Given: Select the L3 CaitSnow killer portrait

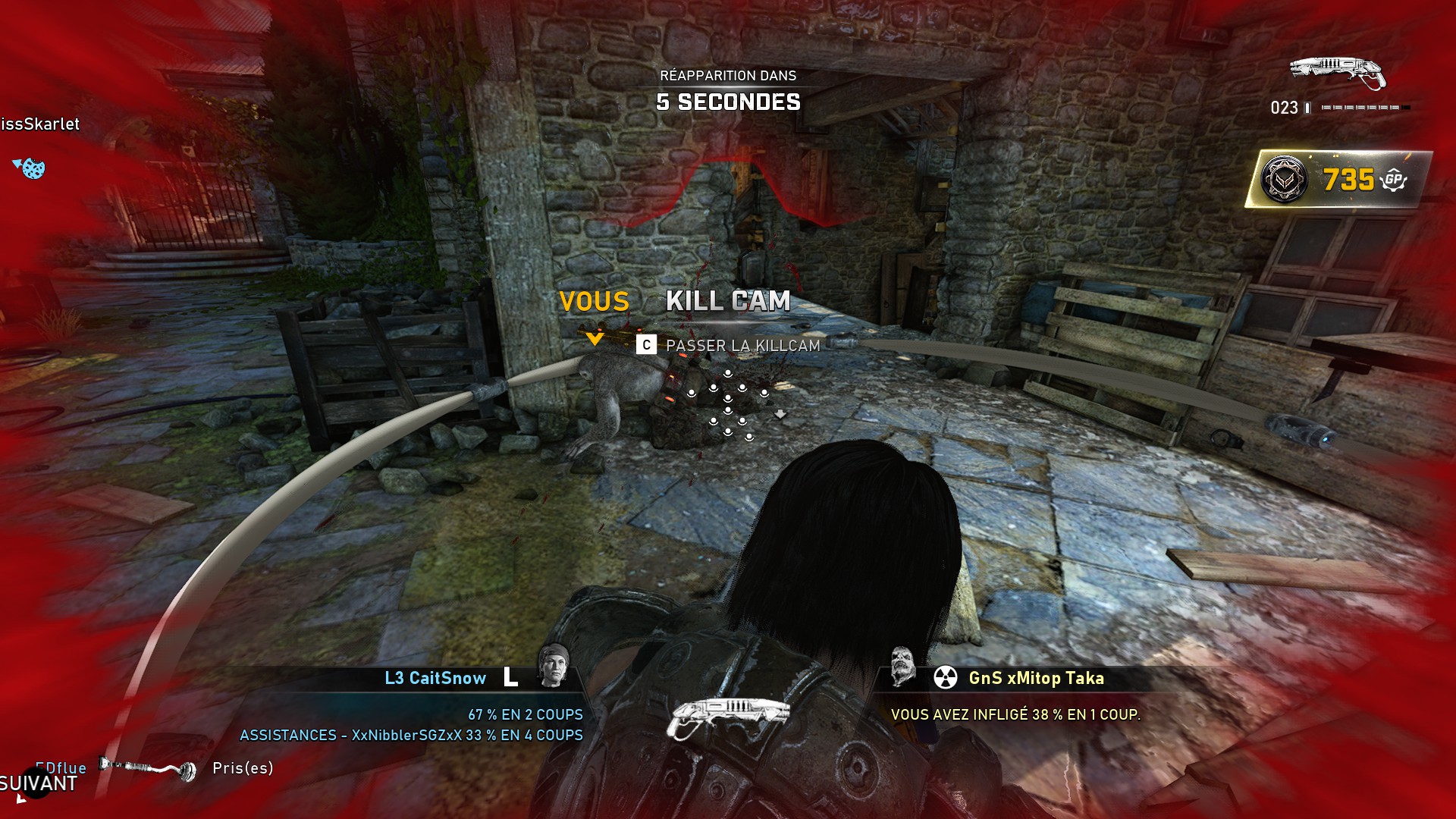Looking at the screenshot, I should tap(553, 666).
